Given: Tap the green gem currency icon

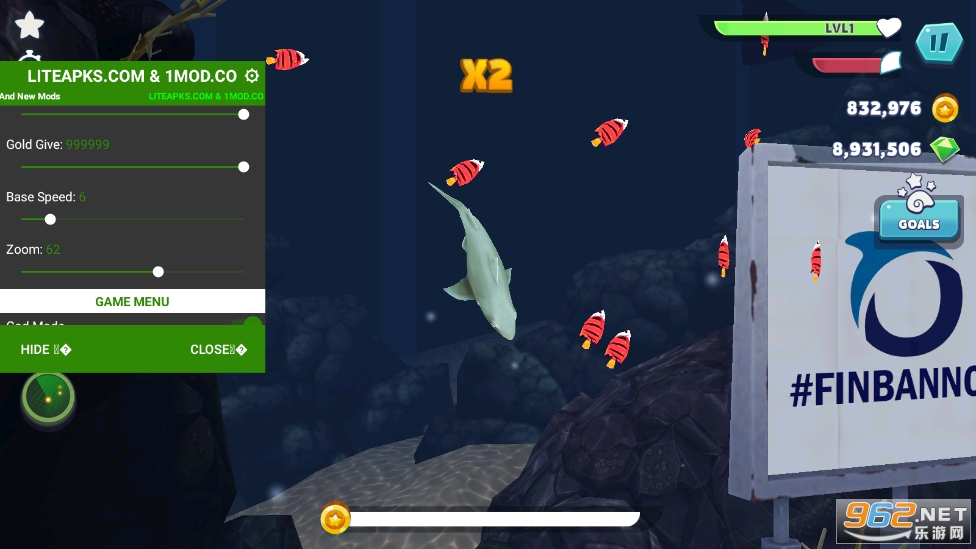Looking at the screenshot, I should tap(945, 149).
